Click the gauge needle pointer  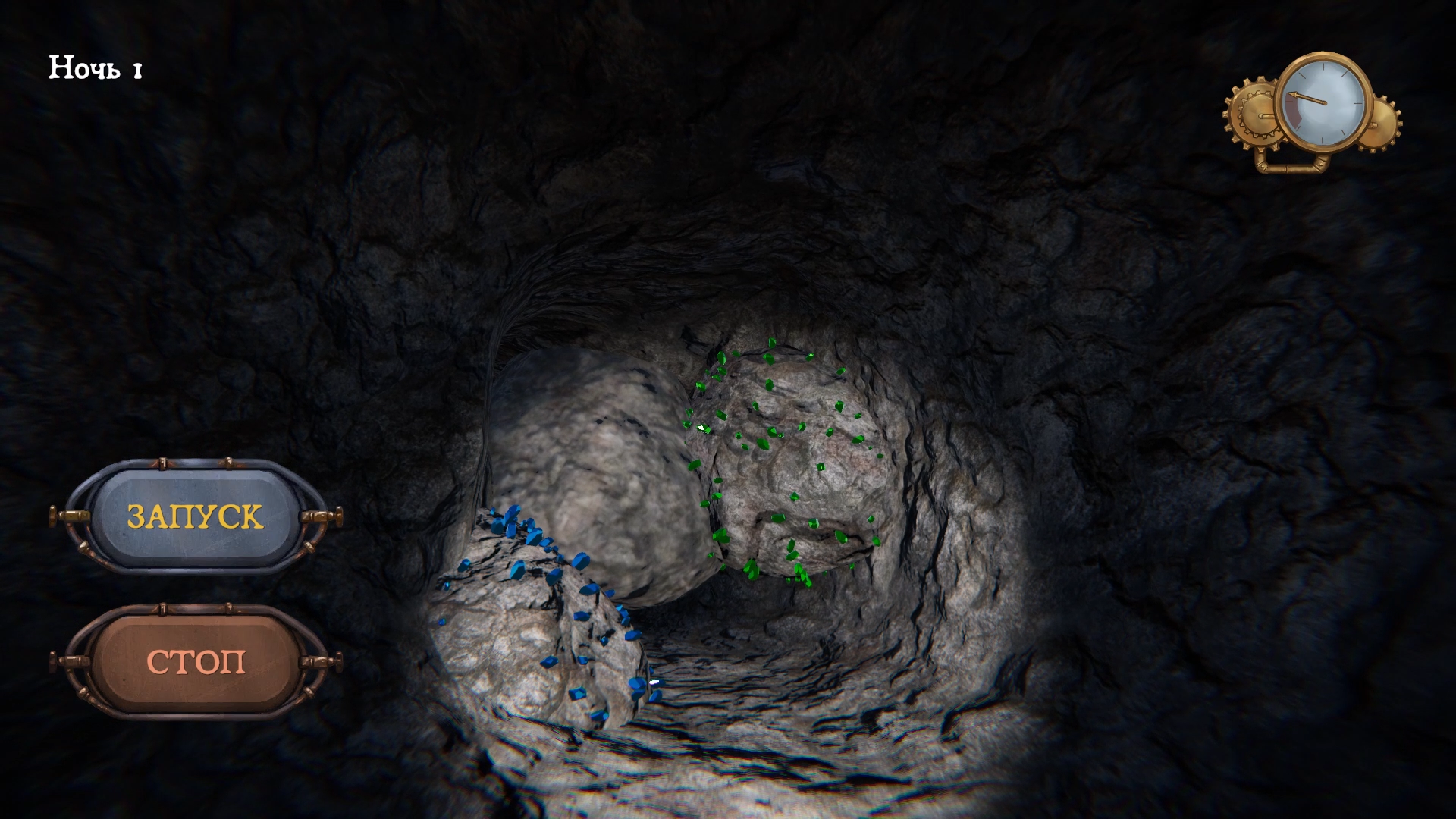[x=1306, y=98]
